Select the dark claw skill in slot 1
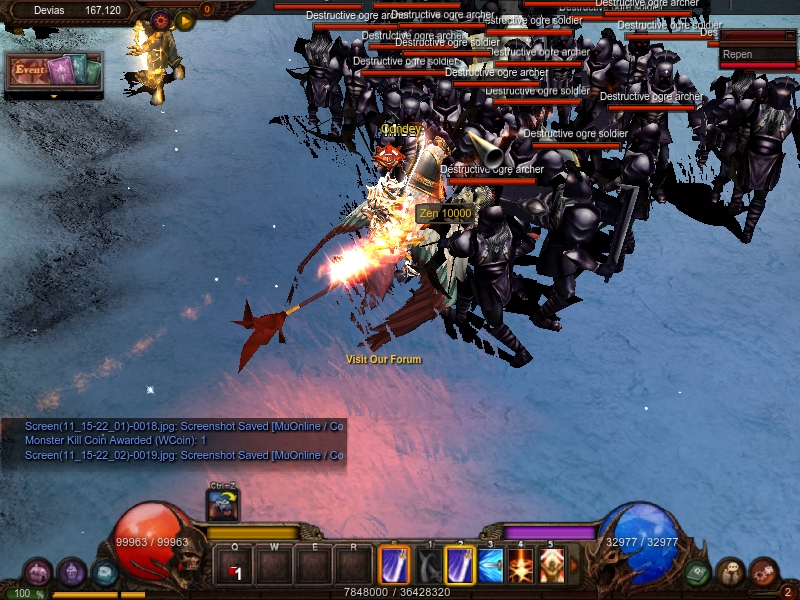The height and width of the screenshot is (600, 800). (429, 566)
